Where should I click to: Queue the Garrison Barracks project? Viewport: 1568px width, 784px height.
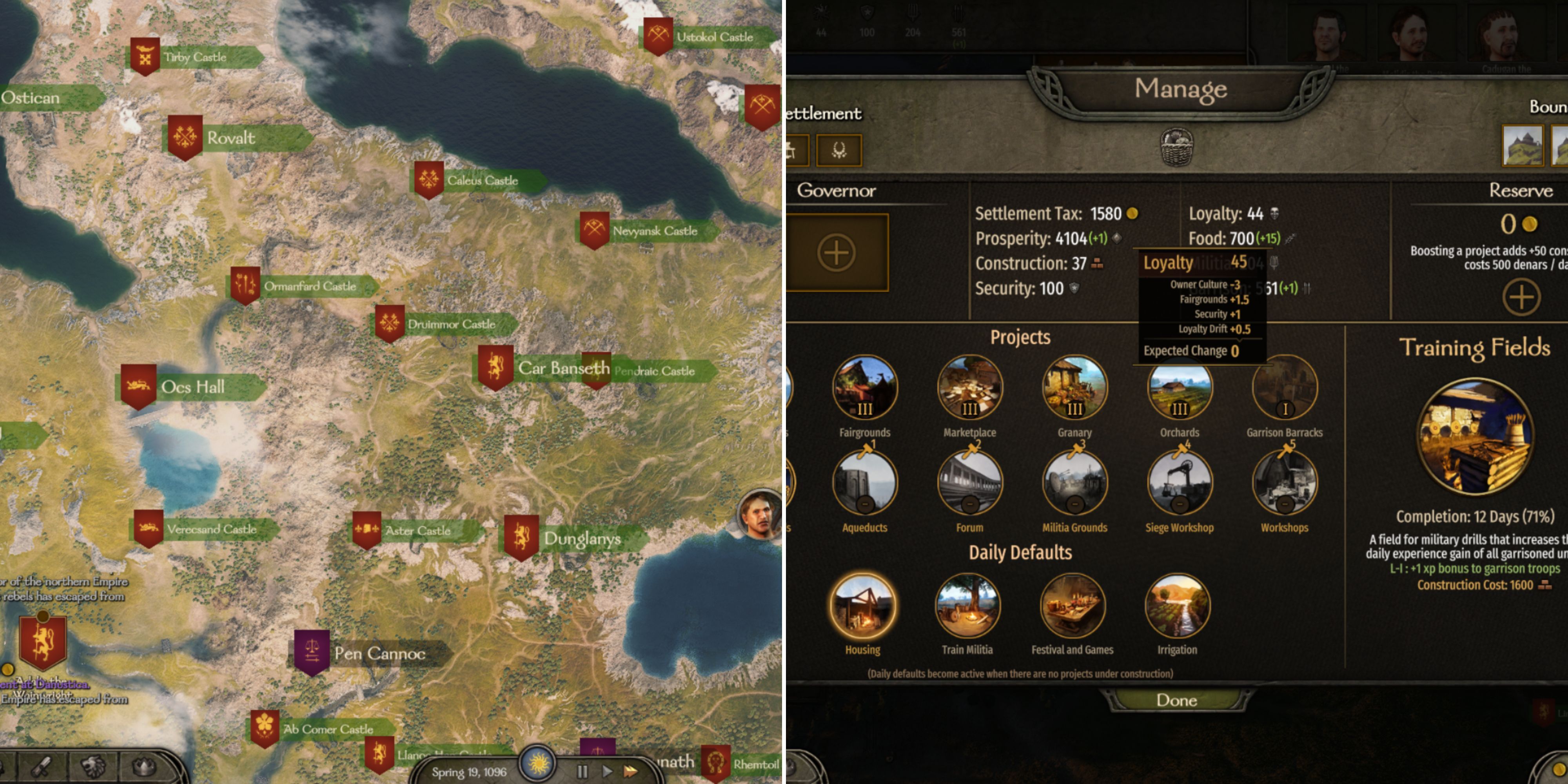point(1284,388)
